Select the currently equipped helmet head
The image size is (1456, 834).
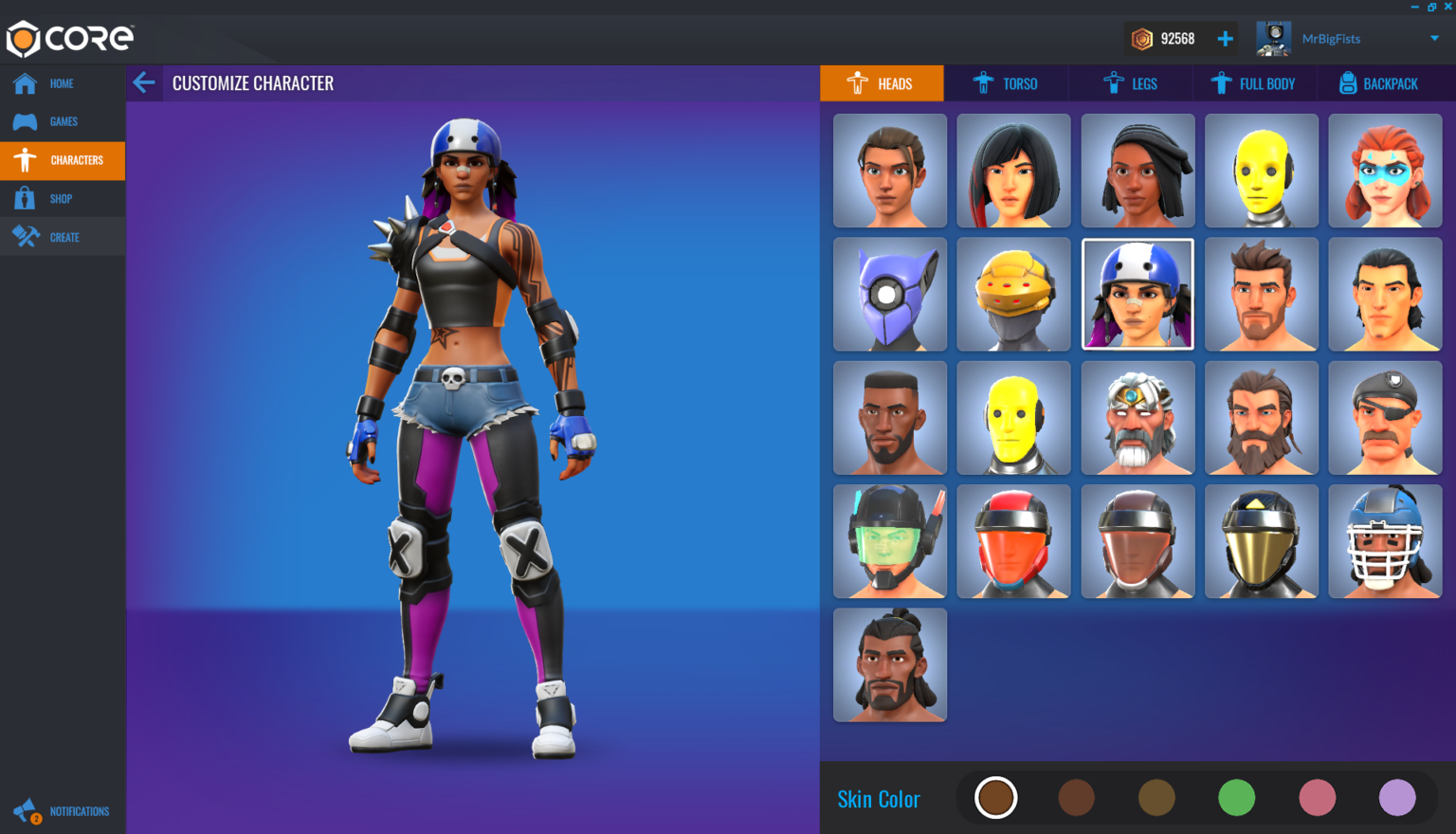pos(1137,294)
